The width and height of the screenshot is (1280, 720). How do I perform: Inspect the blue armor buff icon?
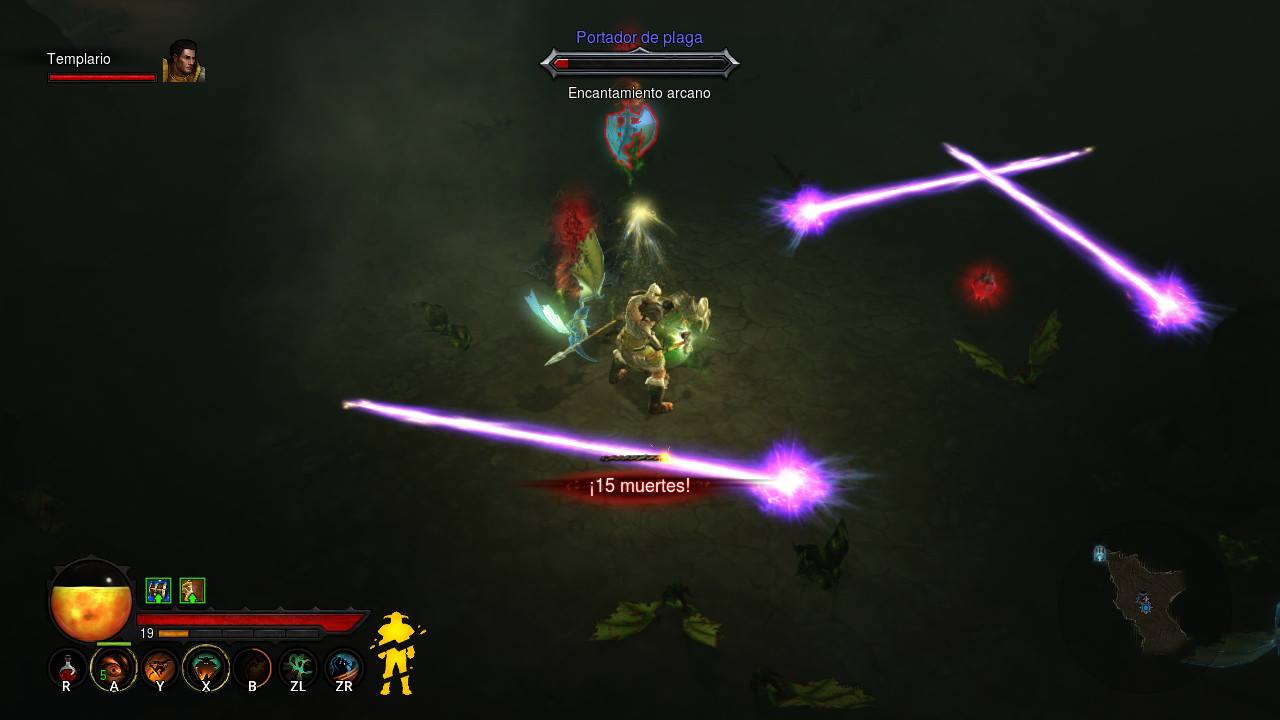pos(158,590)
